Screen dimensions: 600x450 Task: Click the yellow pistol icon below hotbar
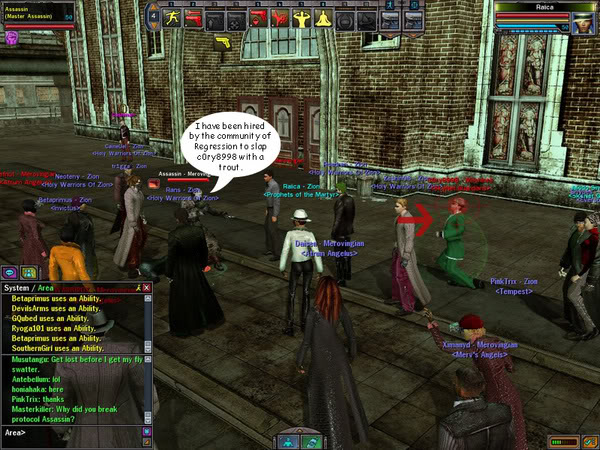click(x=223, y=42)
